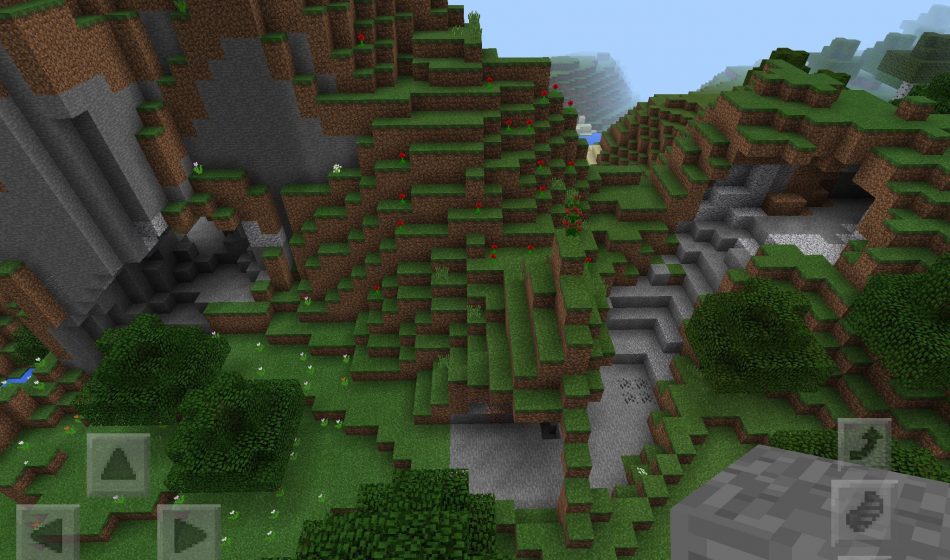
Task: Toggle the wing-shaped flying button
Action: [863, 512]
